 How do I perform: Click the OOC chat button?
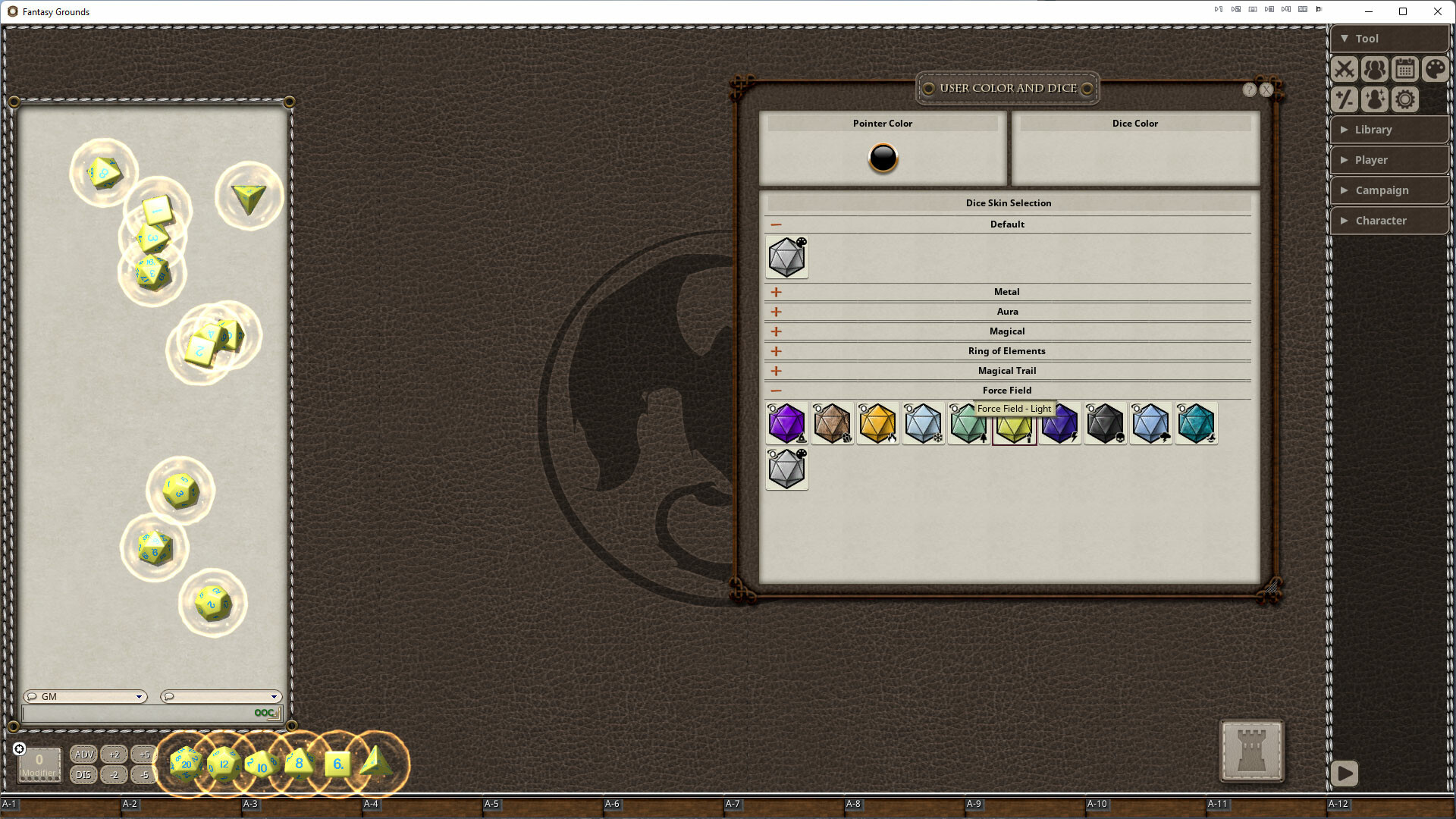[x=263, y=713]
